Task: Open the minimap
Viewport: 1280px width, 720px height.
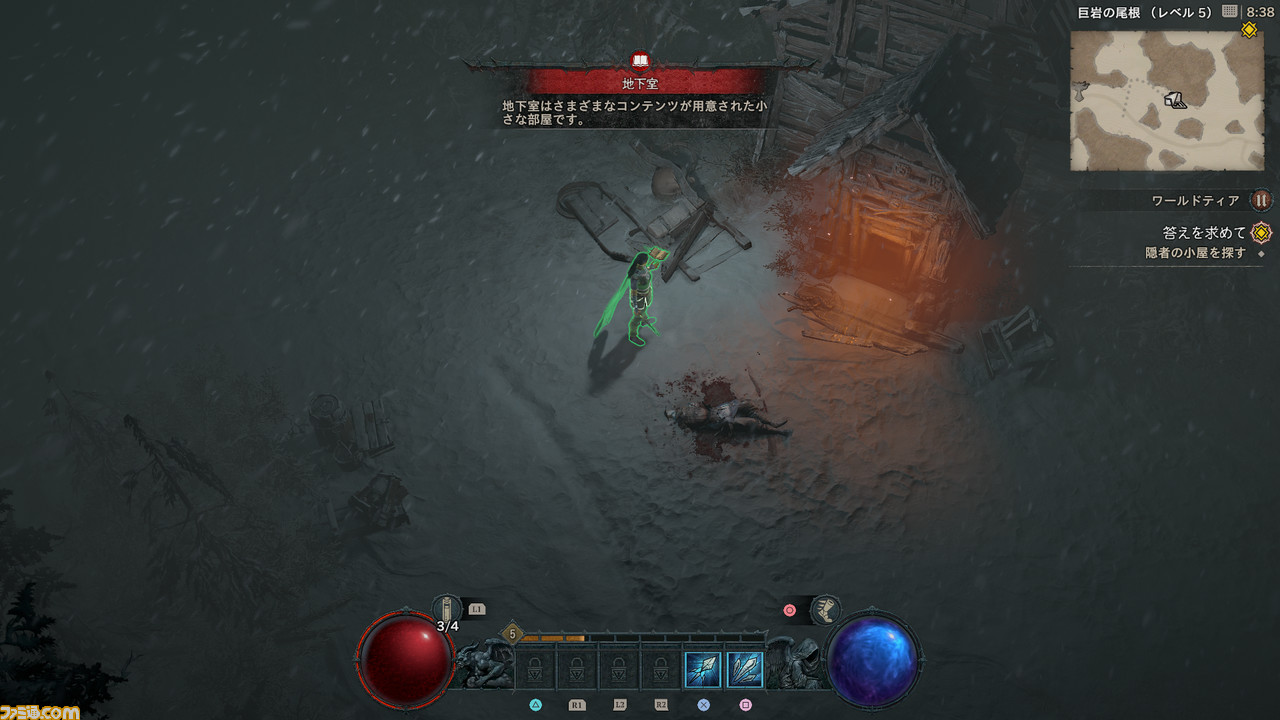Action: click(x=1167, y=100)
